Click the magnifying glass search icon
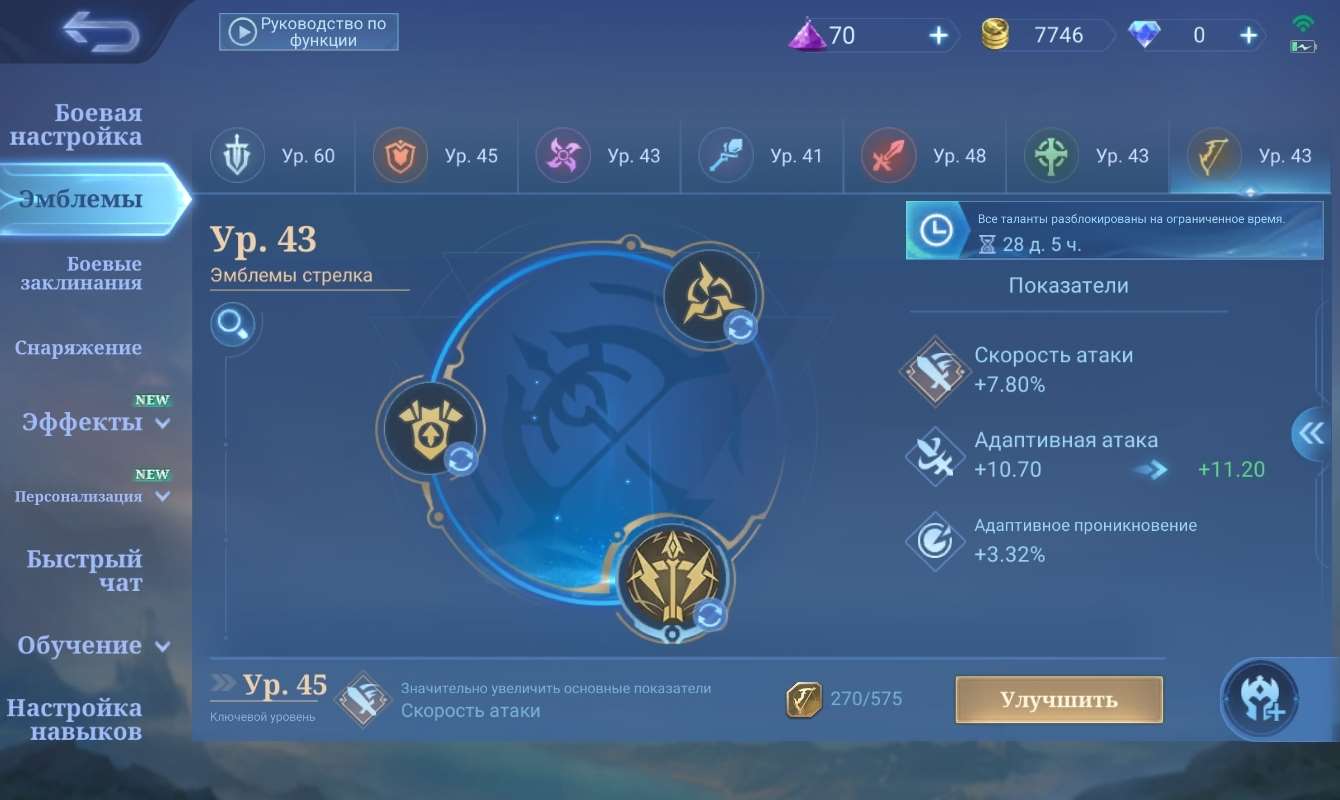Screen dimensions: 1340x800 (x=233, y=324)
